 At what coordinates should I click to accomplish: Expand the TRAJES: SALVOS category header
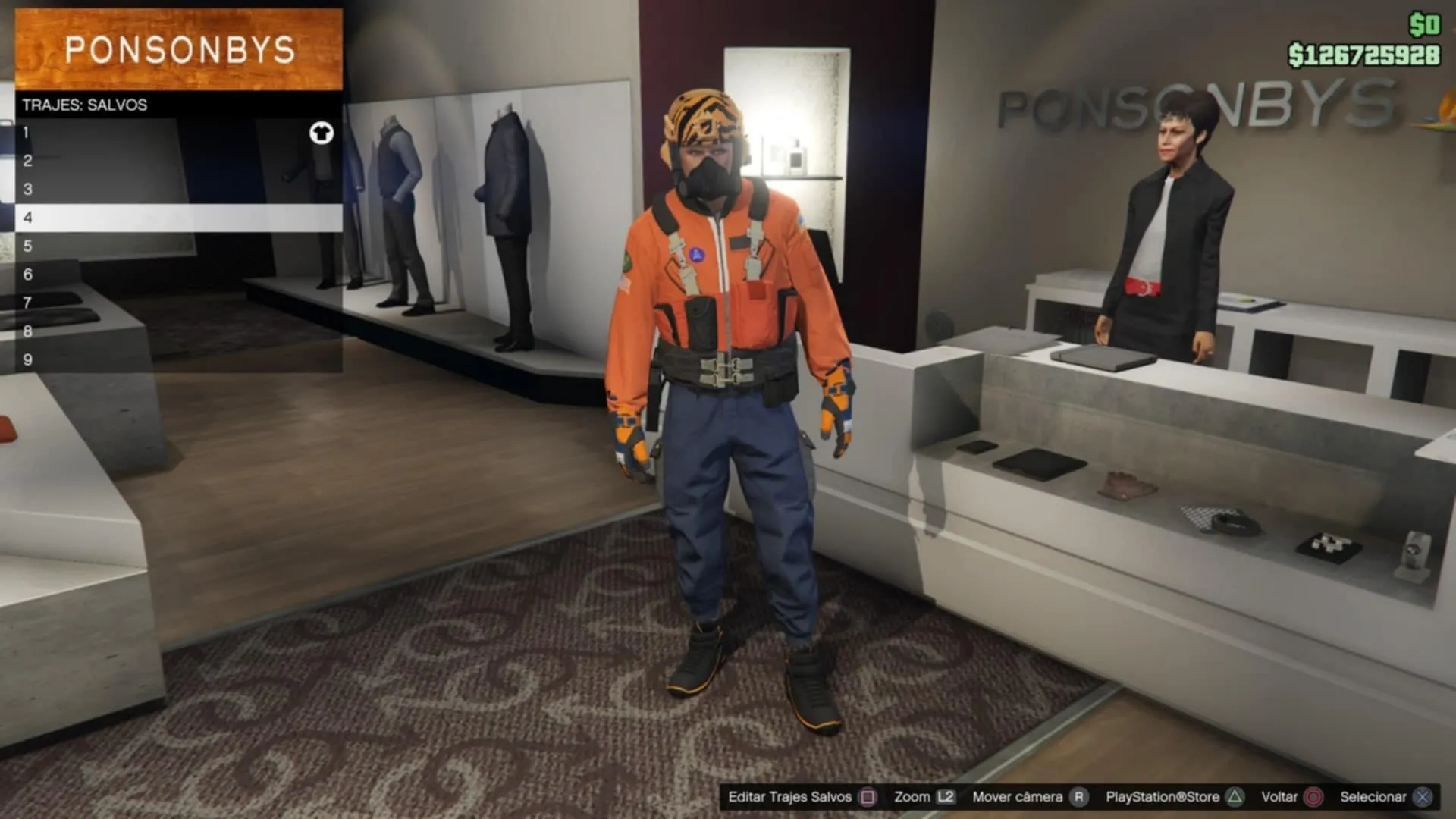click(x=83, y=105)
